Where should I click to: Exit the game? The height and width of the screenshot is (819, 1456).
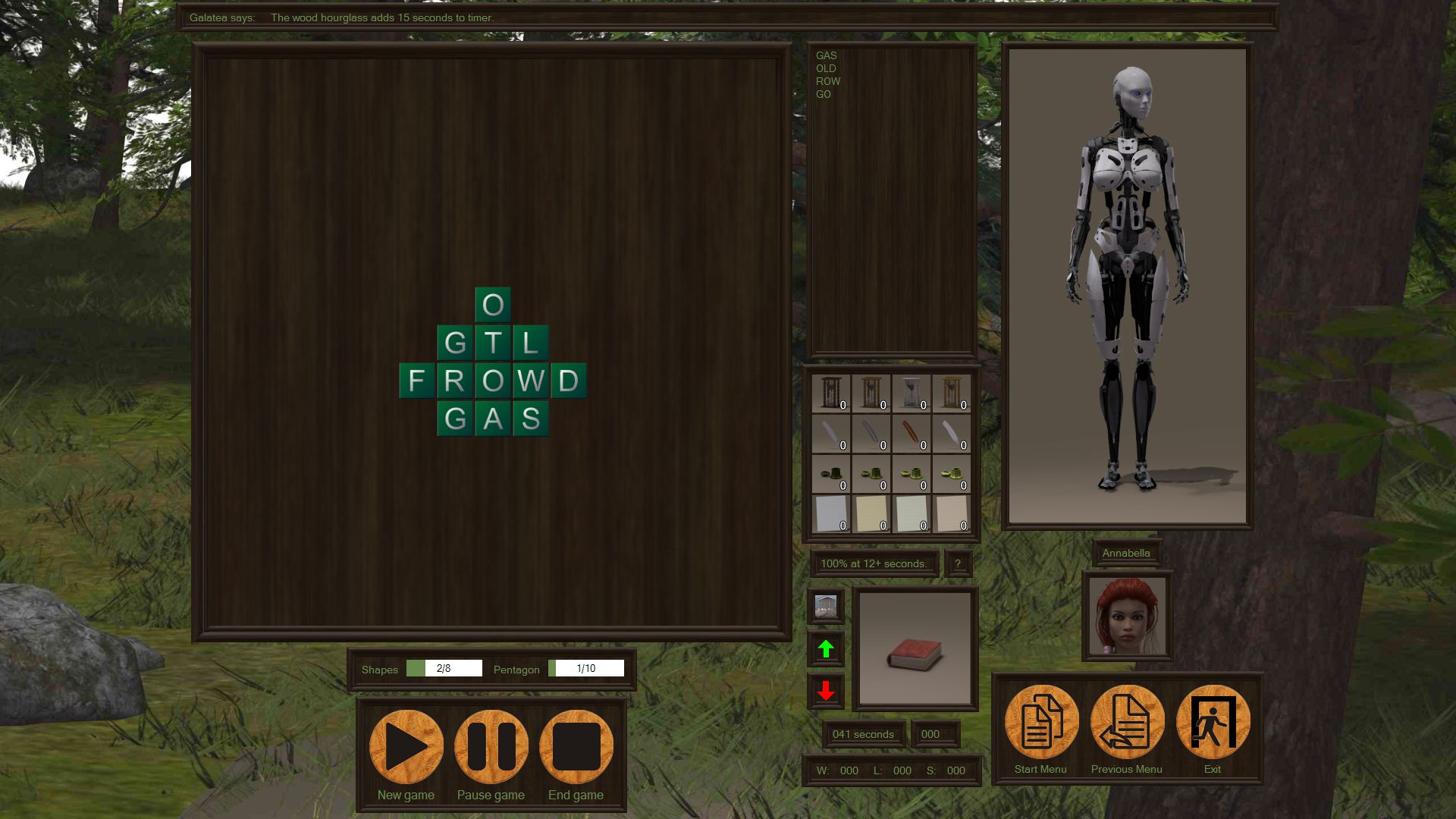click(x=1213, y=722)
